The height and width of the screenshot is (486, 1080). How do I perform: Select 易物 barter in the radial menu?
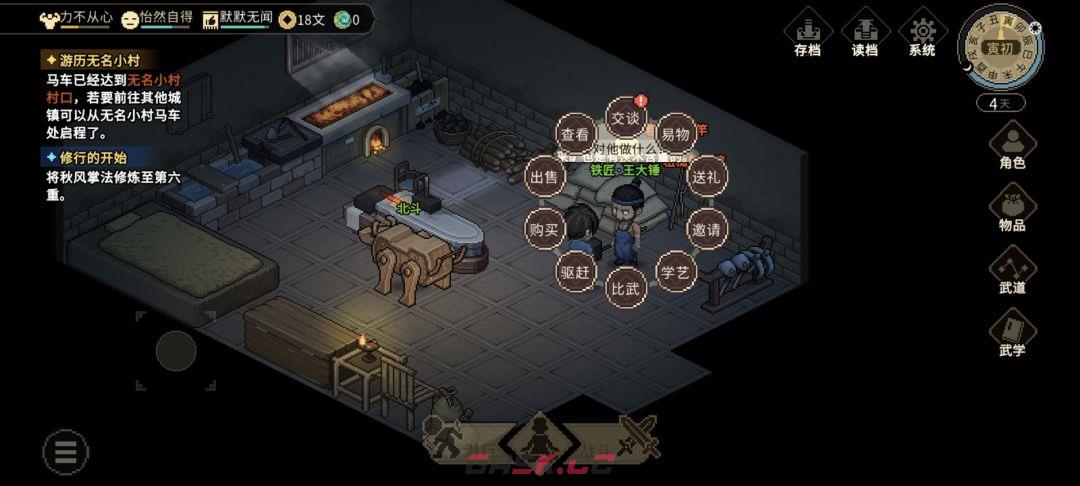676,134
